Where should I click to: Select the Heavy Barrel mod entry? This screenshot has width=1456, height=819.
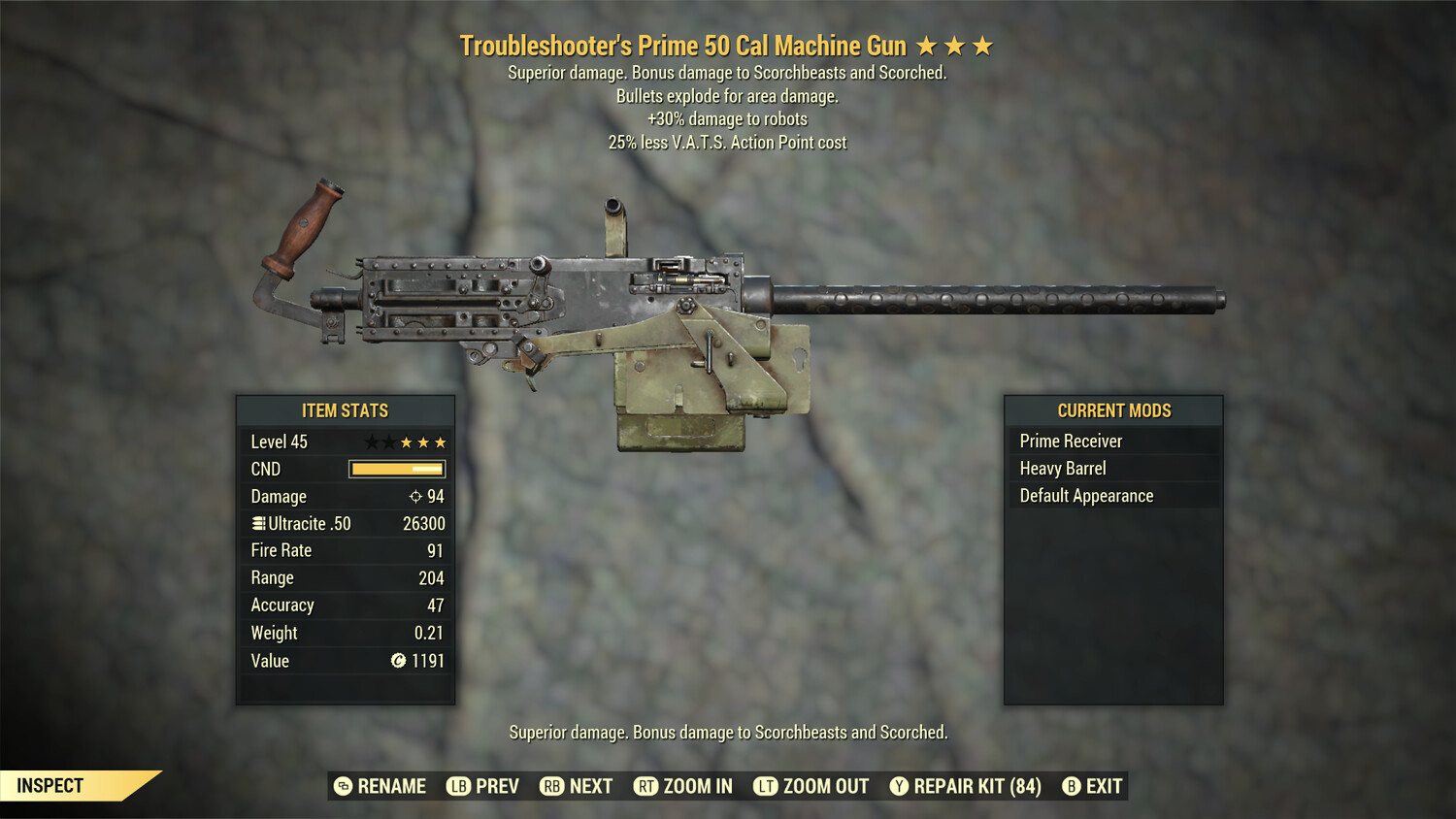tap(1062, 468)
